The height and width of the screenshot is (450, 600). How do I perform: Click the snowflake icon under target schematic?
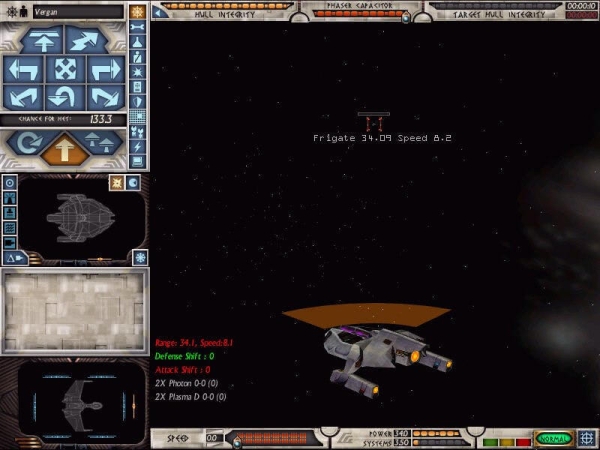139,258
